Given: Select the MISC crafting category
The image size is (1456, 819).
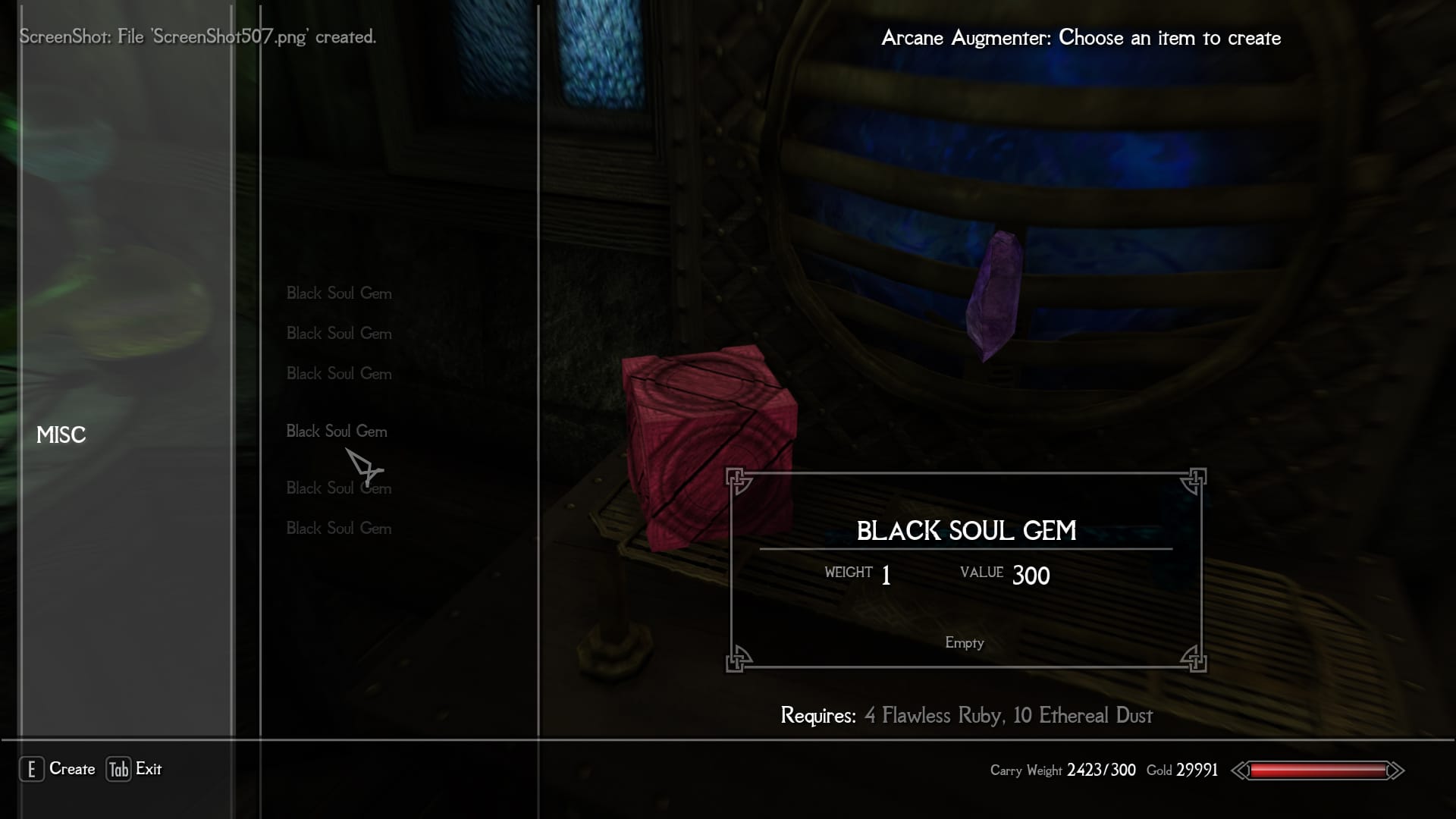Looking at the screenshot, I should [61, 435].
